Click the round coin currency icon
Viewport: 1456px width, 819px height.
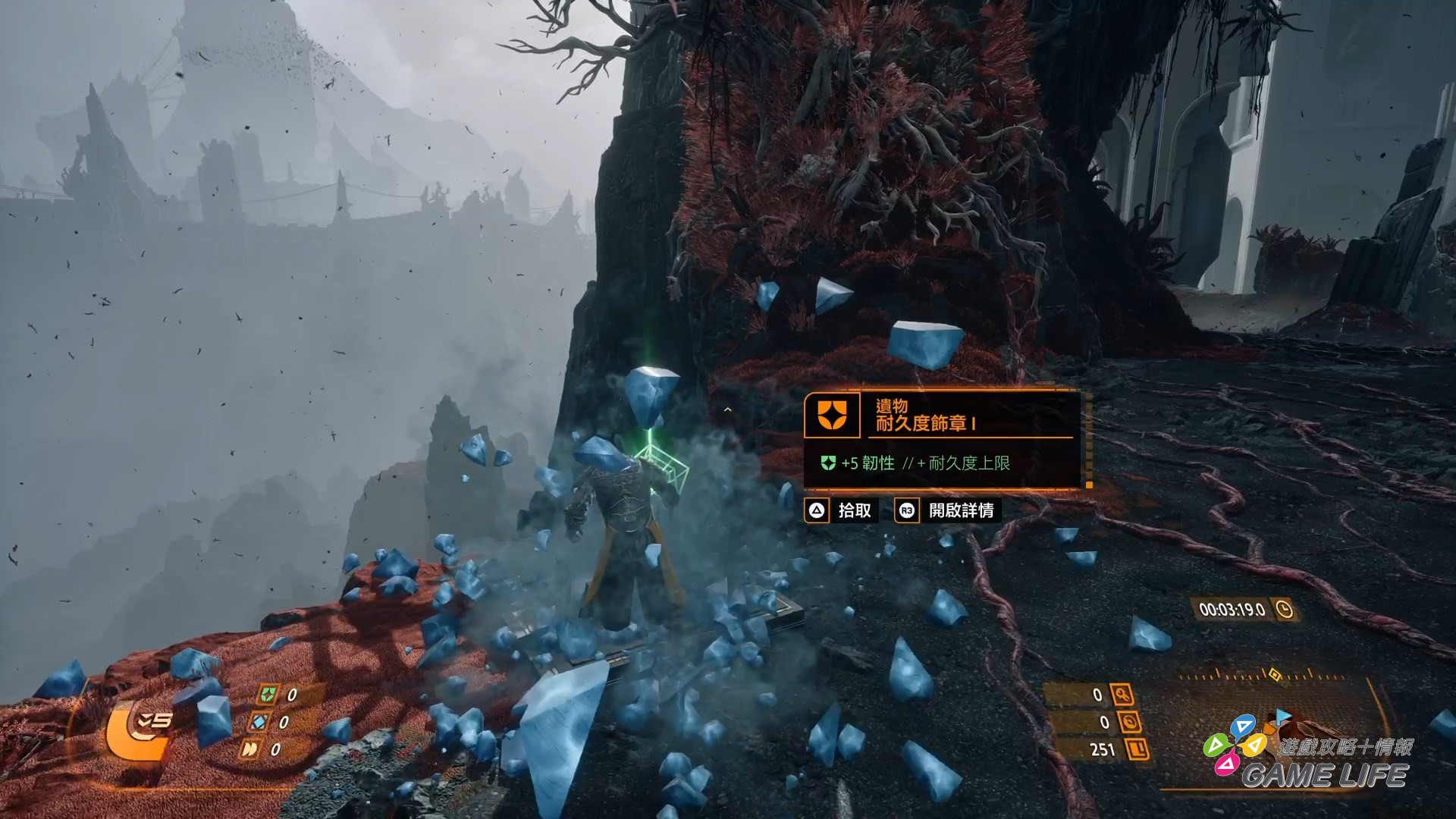pyautogui.click(x=1130, y=722)
